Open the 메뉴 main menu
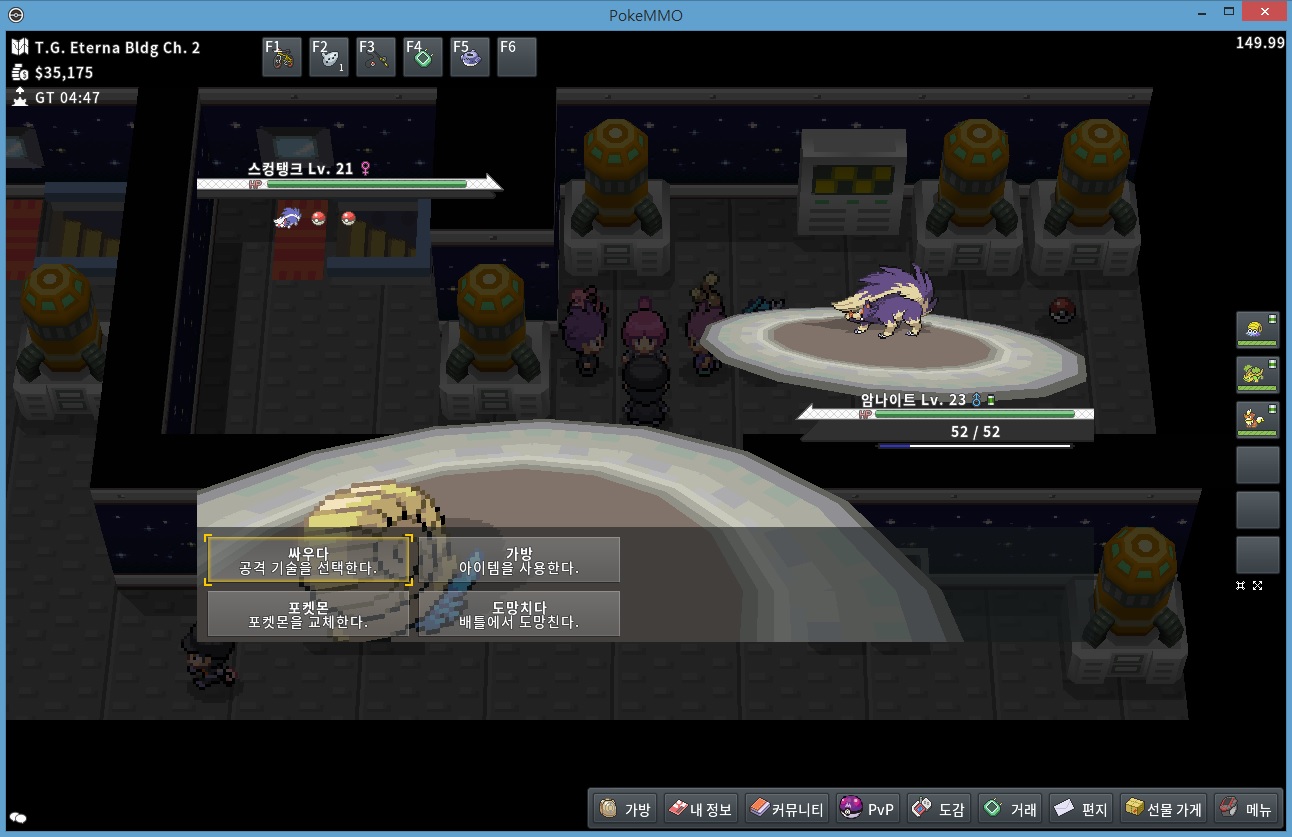This screenshot has height=837, width=1292. click(x=1246, y=809)
